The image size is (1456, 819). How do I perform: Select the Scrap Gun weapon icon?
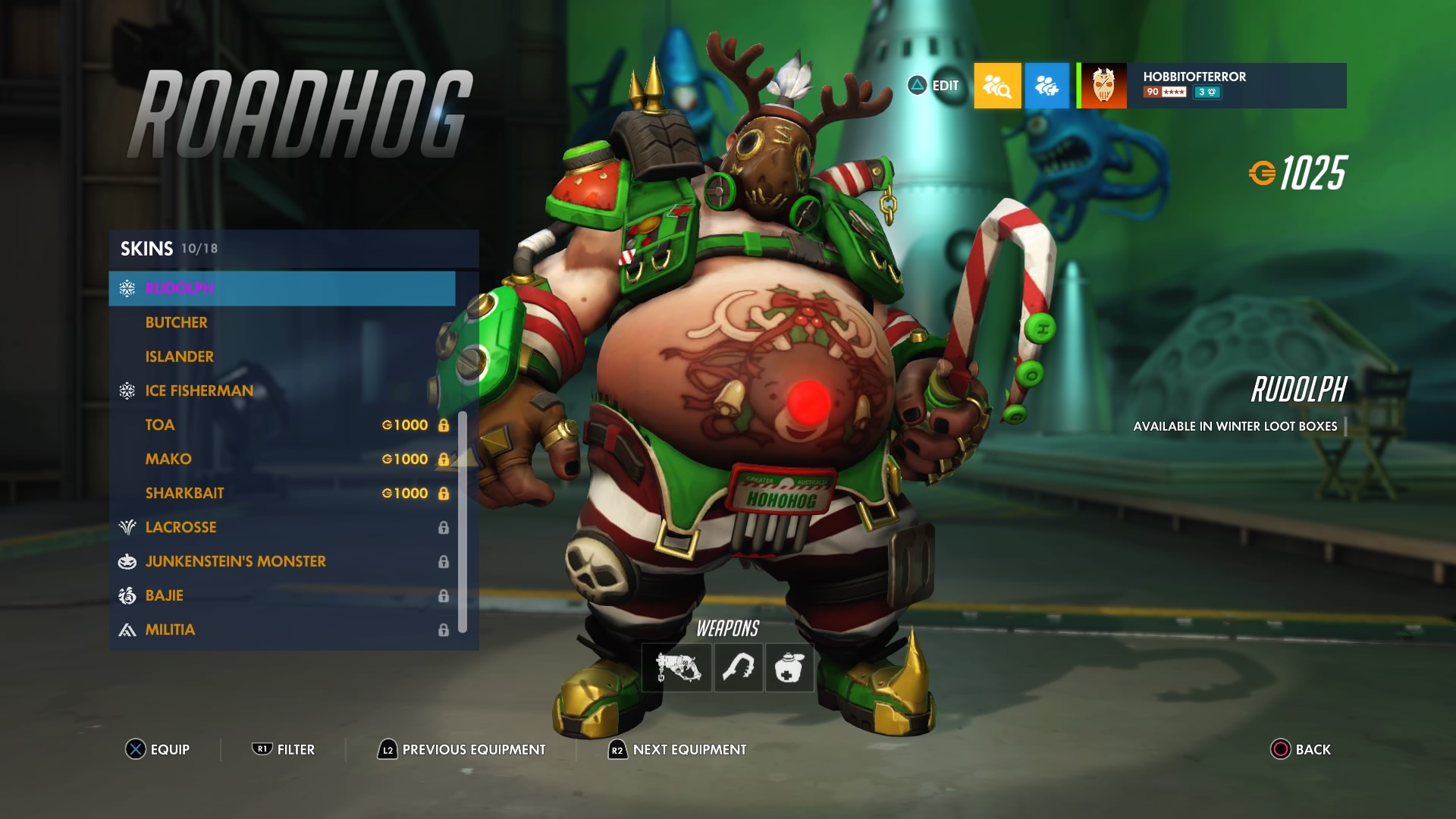pyautogui.click(x=676, y=668)
